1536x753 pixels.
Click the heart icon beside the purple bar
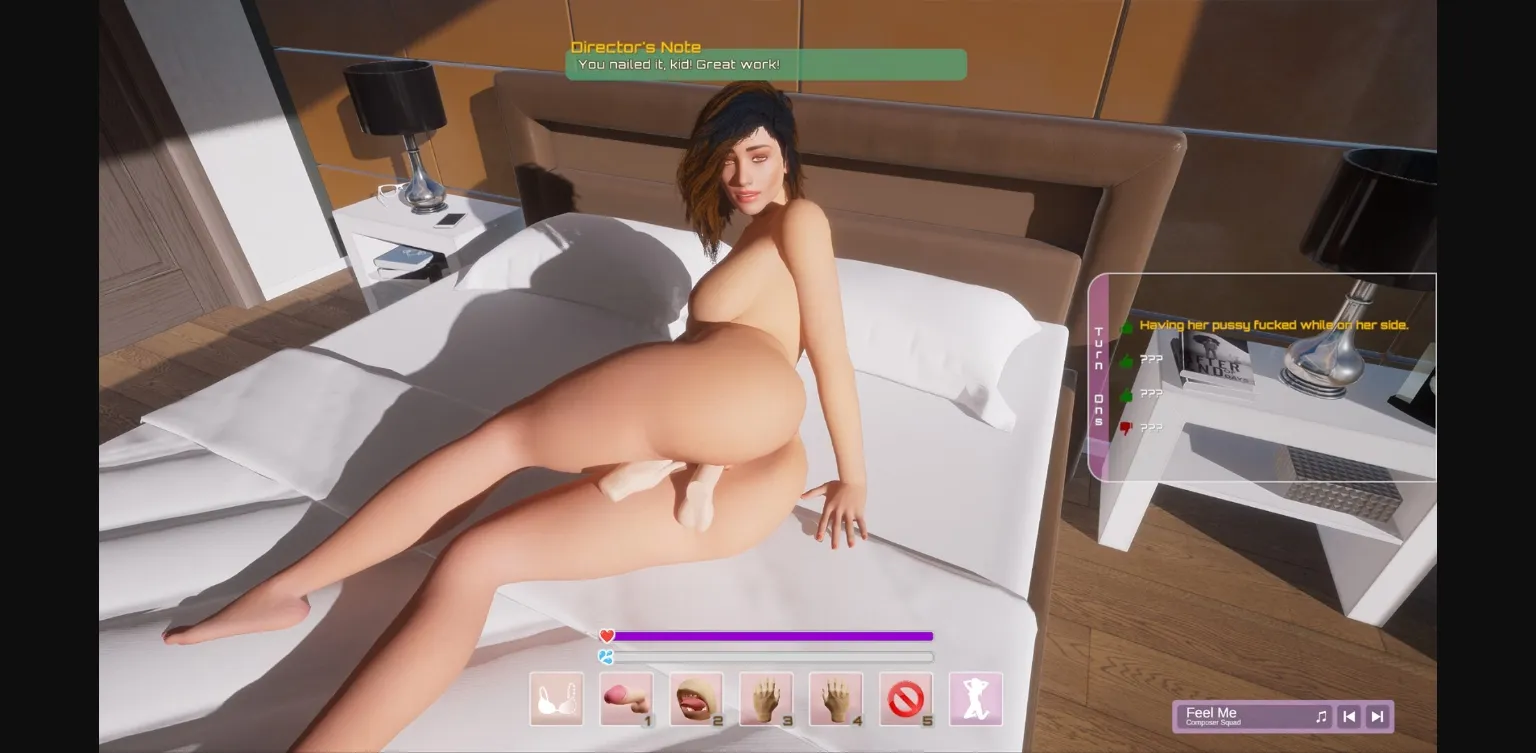pyautogui.click(x=605, y=636)
